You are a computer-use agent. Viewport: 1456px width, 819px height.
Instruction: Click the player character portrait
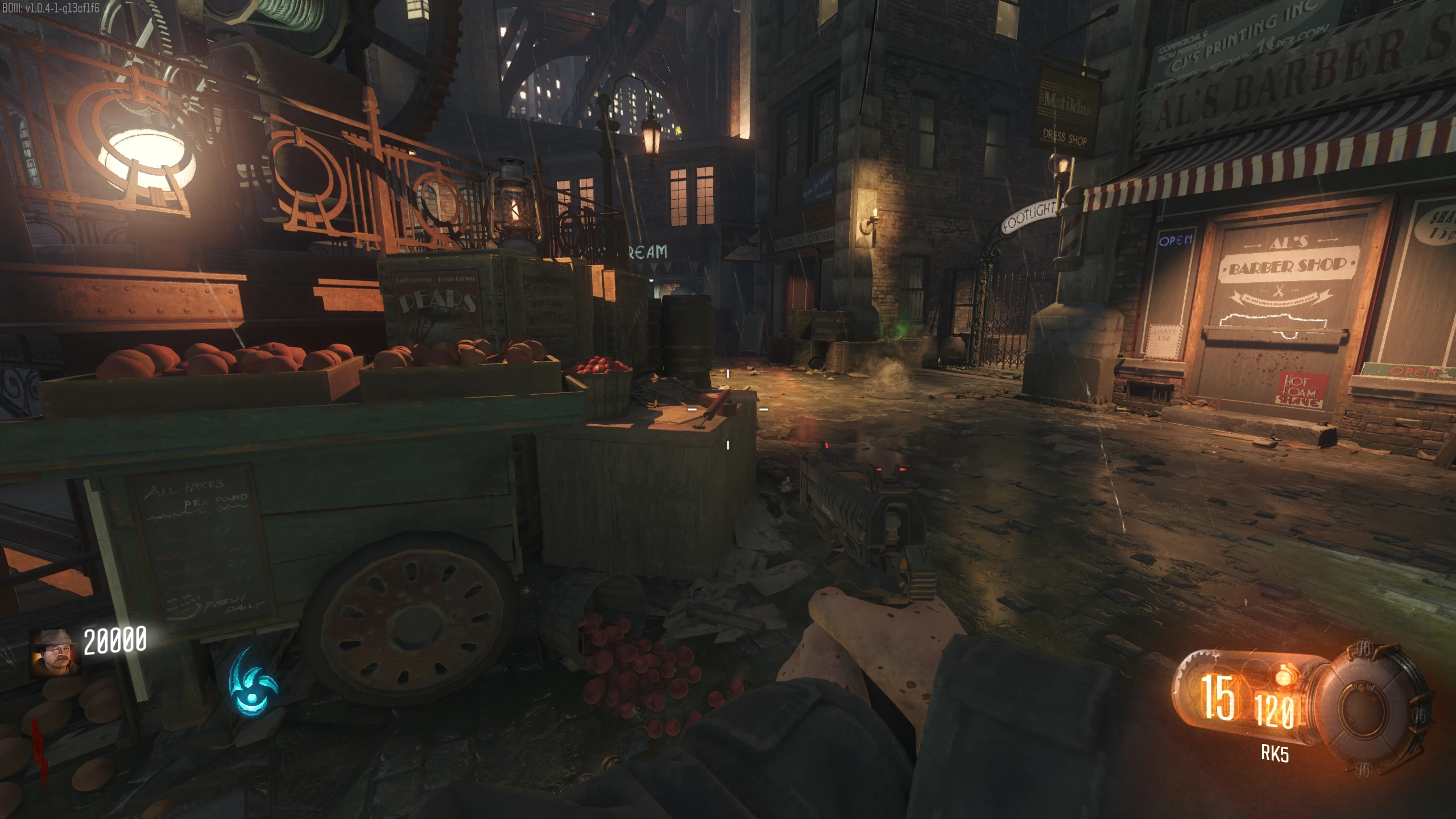pyautogui.click(x=55, y=652)
